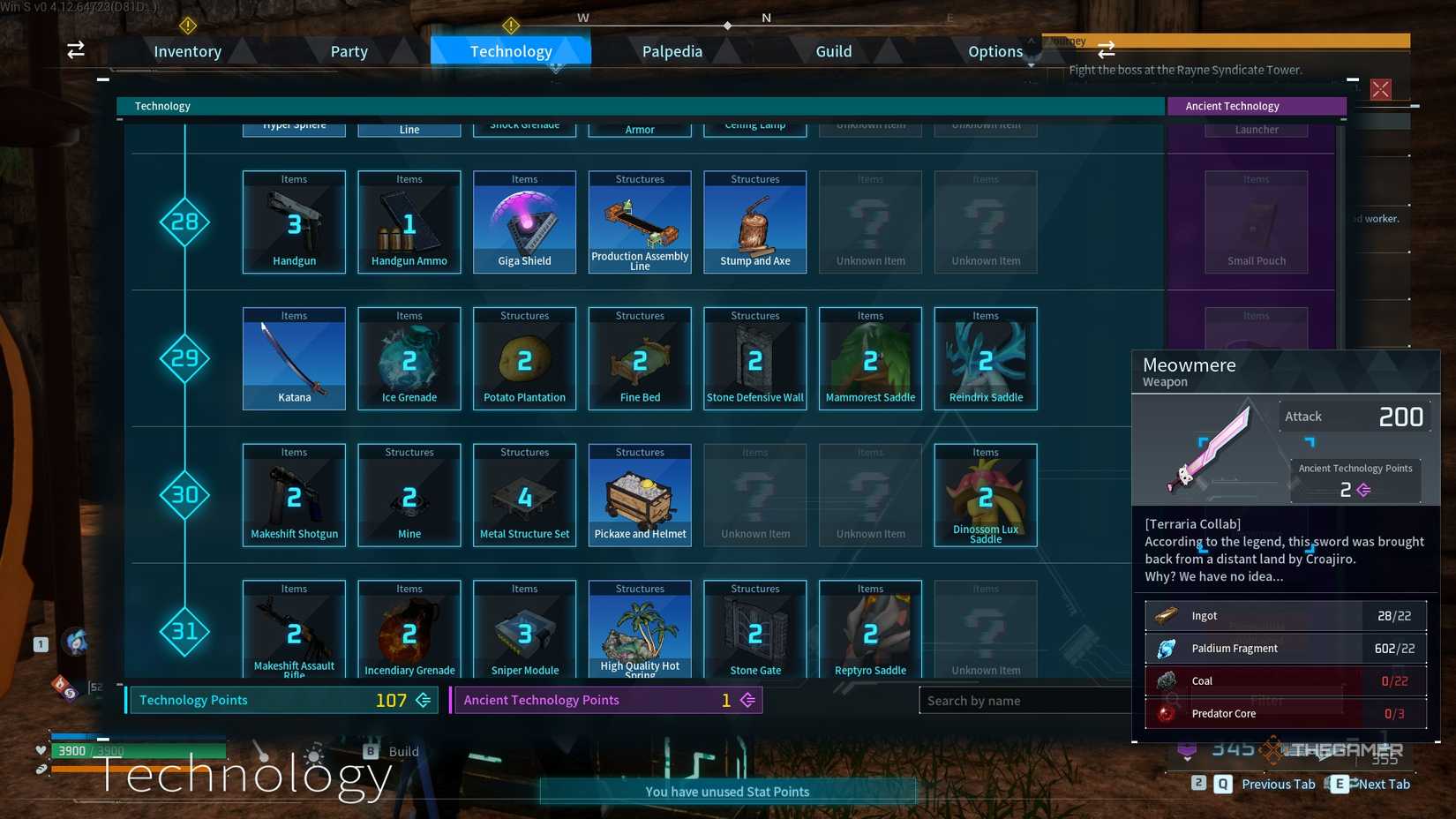Viewport: 1456px width, 819px height.
Task: Click the unused Stat Points banner
Action: point(727,792)
